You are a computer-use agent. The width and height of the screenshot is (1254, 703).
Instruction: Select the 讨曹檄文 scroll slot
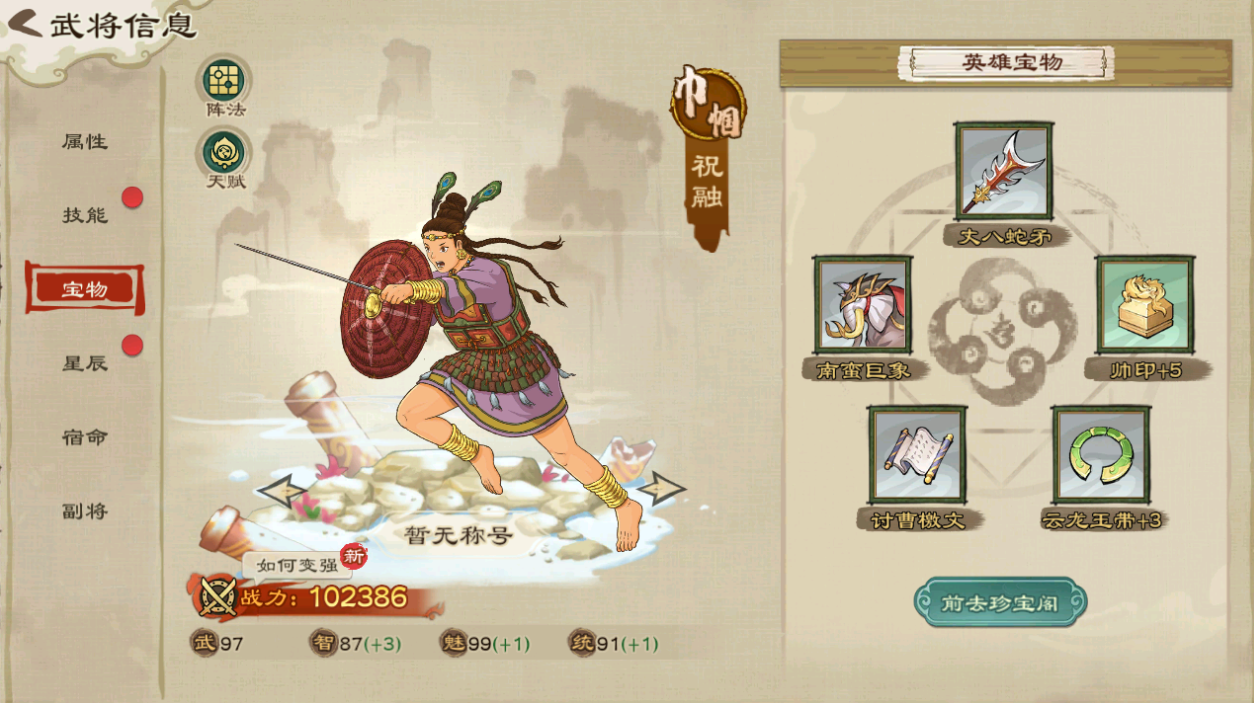pyautogui.click(x=917, y=455)
